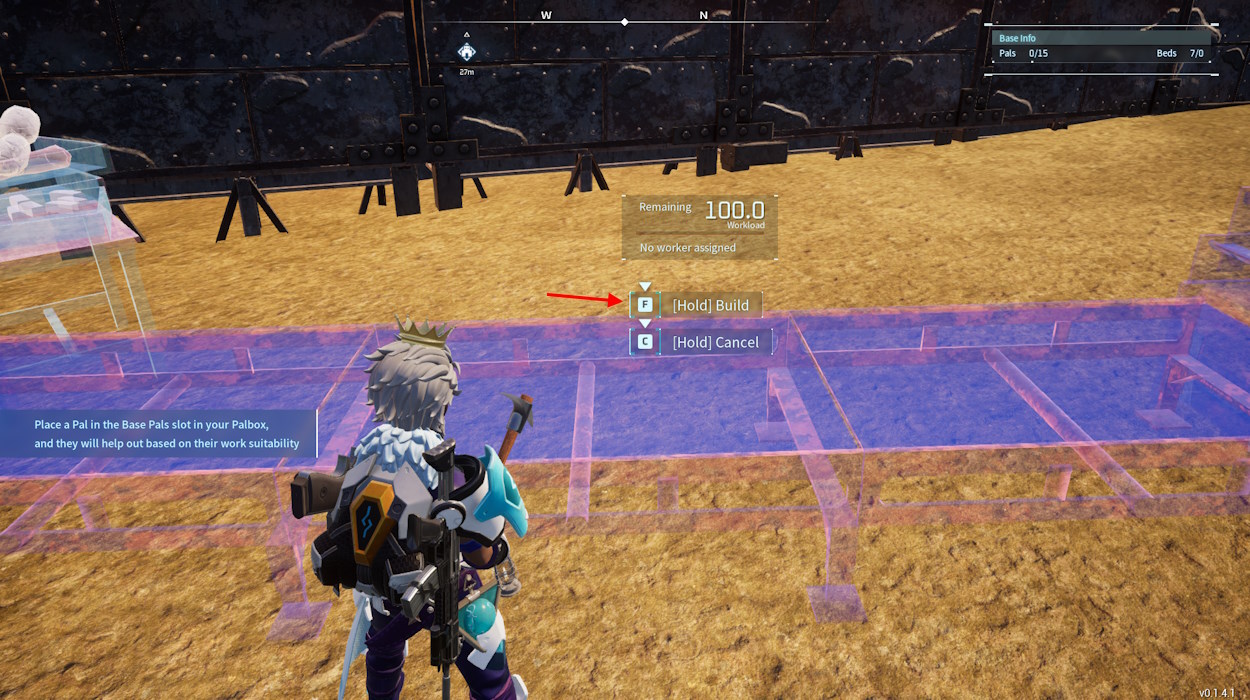Click the base waypoint marker on the compass
The width and height of the screenshot is (1250, 700).
point(466,51)
